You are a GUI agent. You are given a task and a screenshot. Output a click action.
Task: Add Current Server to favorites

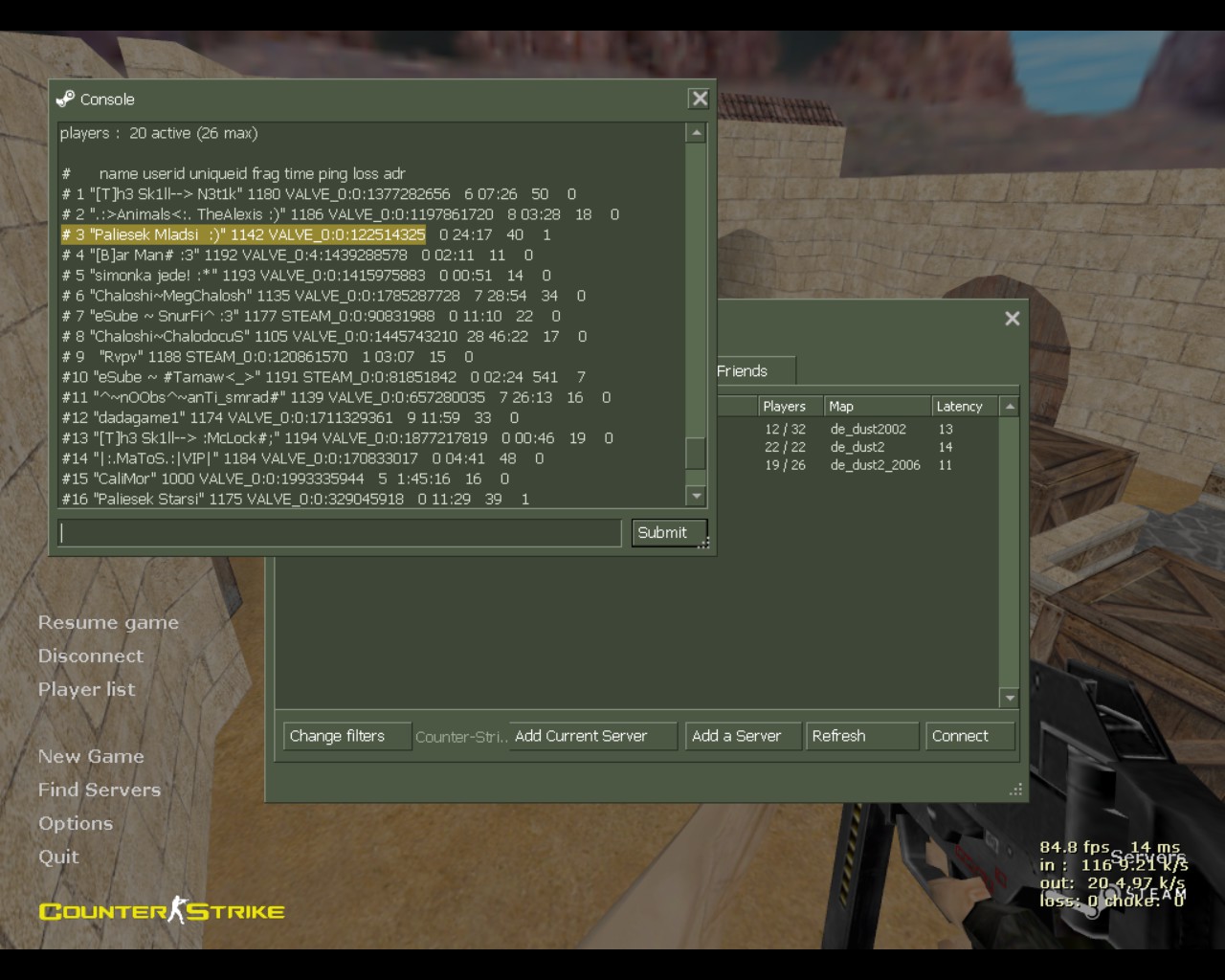coord(592,736)
